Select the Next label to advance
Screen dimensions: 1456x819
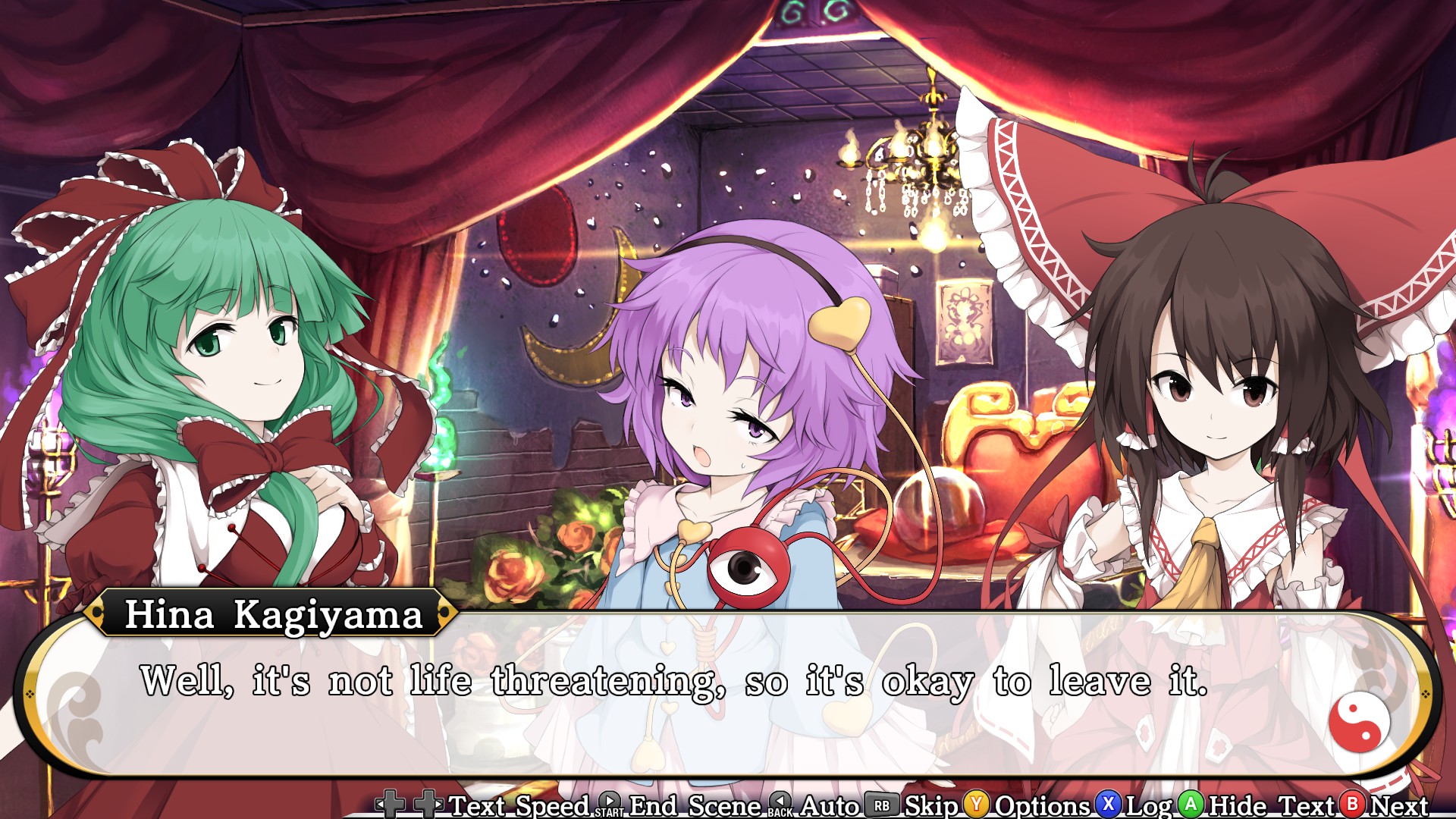(x=1398, y=805)
